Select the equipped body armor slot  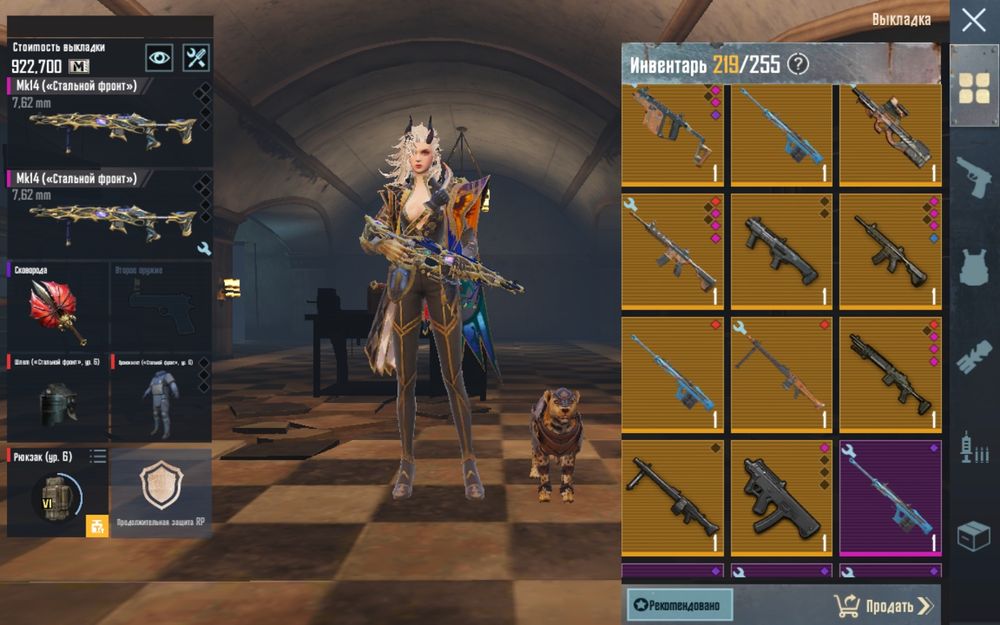(160, 397)
